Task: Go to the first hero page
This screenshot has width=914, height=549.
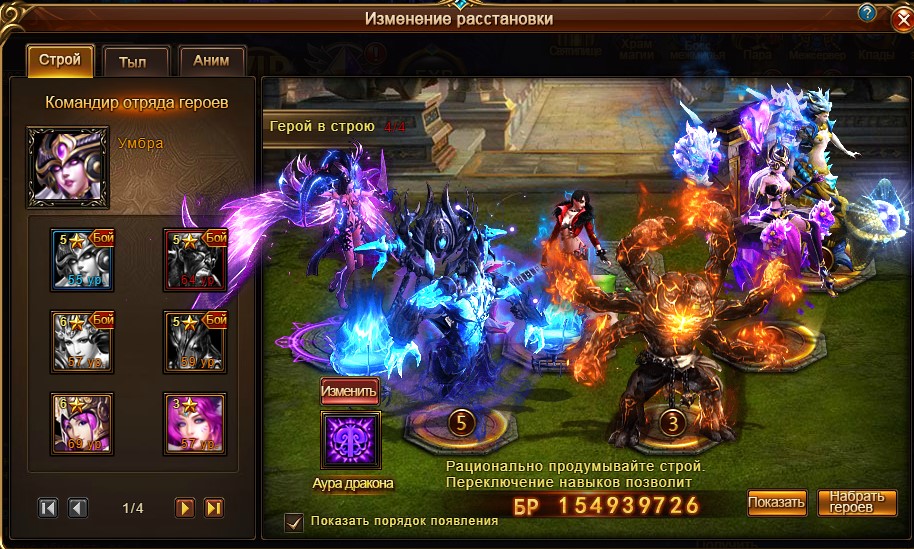Action: 48,508
